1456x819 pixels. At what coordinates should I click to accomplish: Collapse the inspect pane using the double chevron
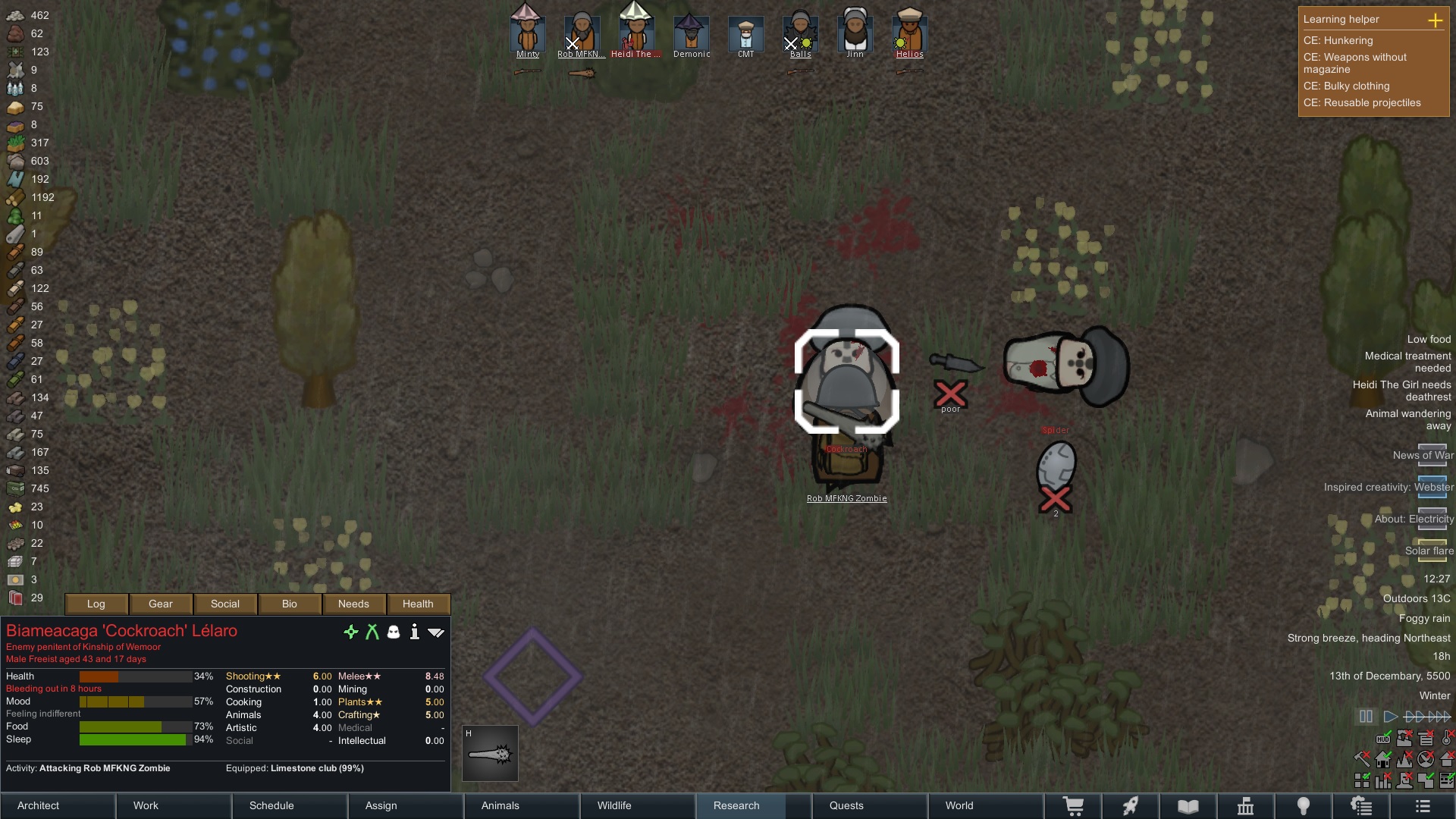pyautogui.click(x=436, y=632)
